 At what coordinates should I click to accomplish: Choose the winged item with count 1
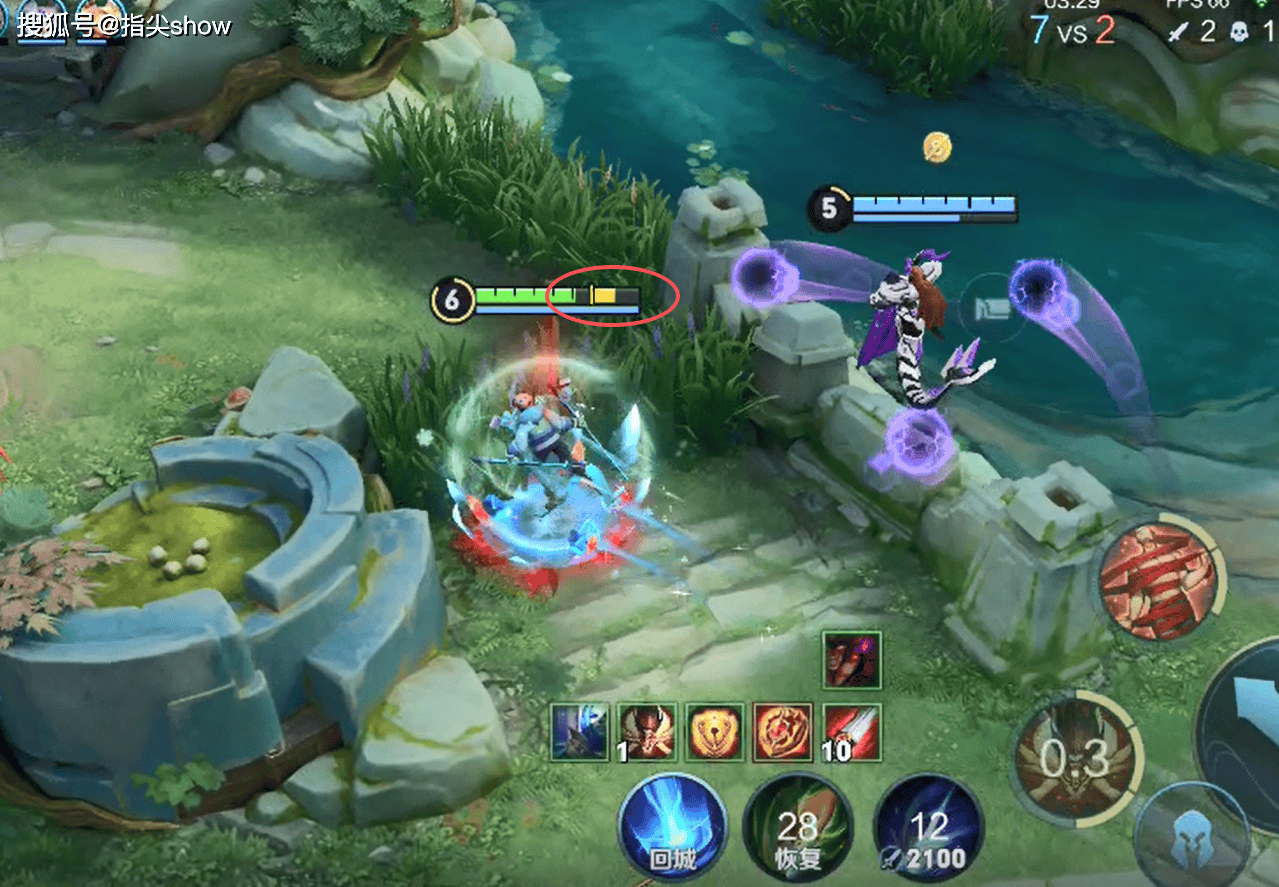click(x=647, y=731)
